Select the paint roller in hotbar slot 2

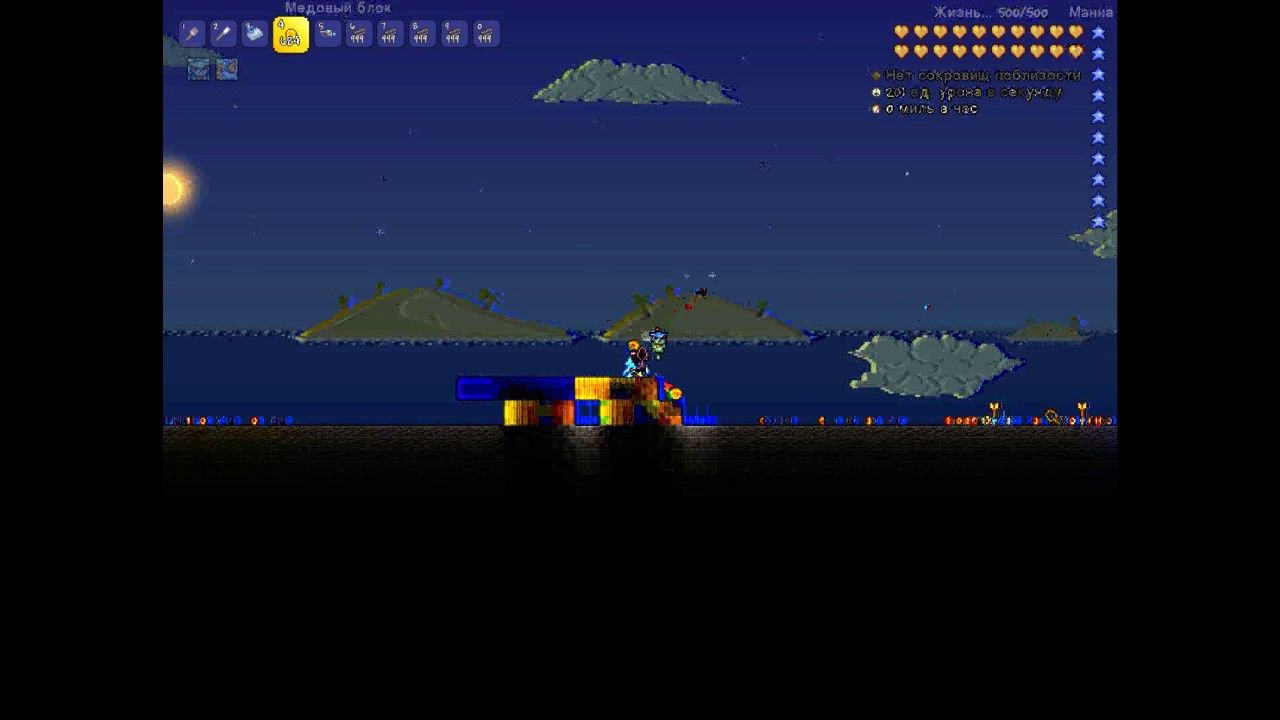pos(222,35)
